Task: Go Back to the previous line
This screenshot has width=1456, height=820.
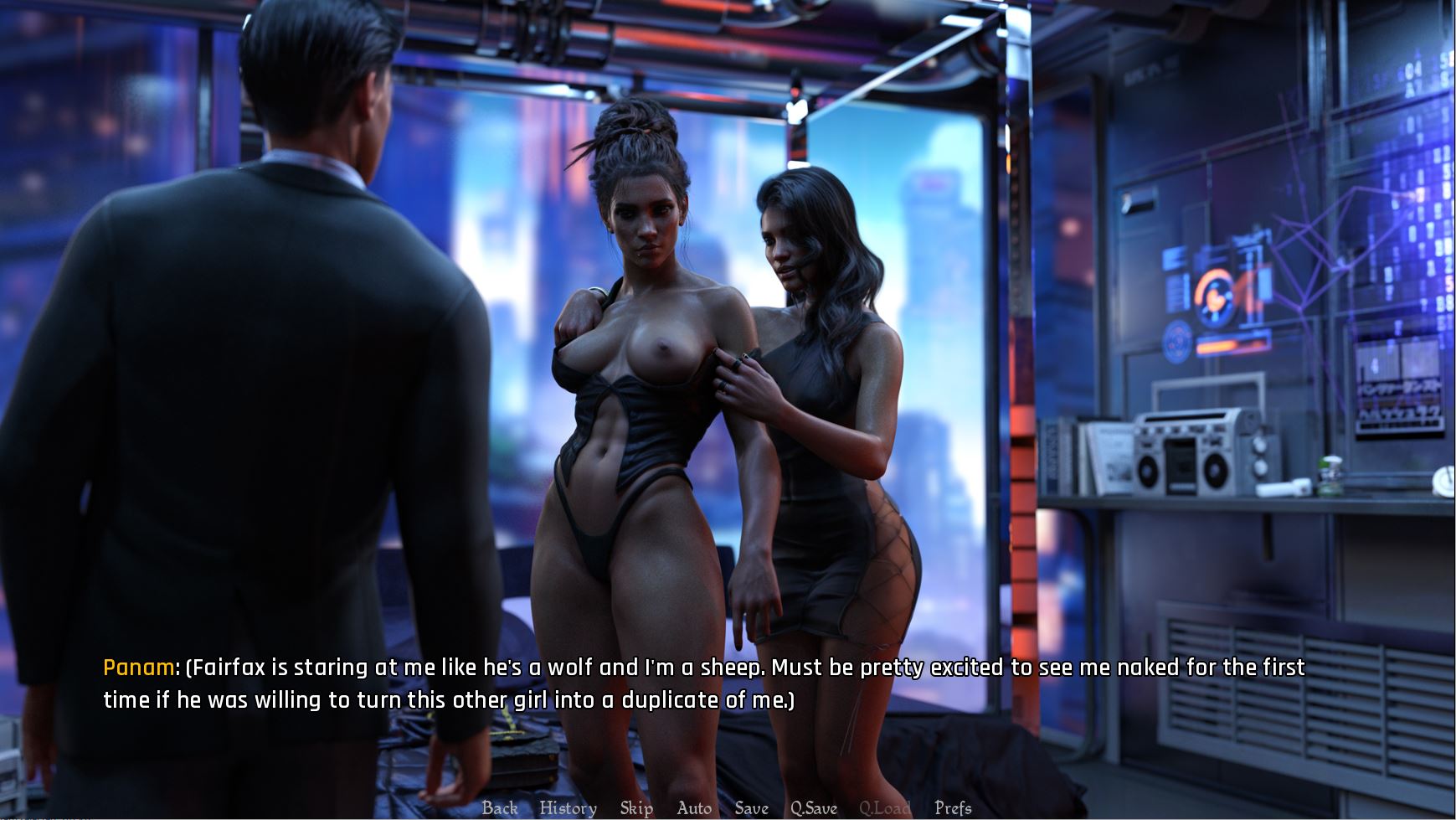Action: [500, 808]
